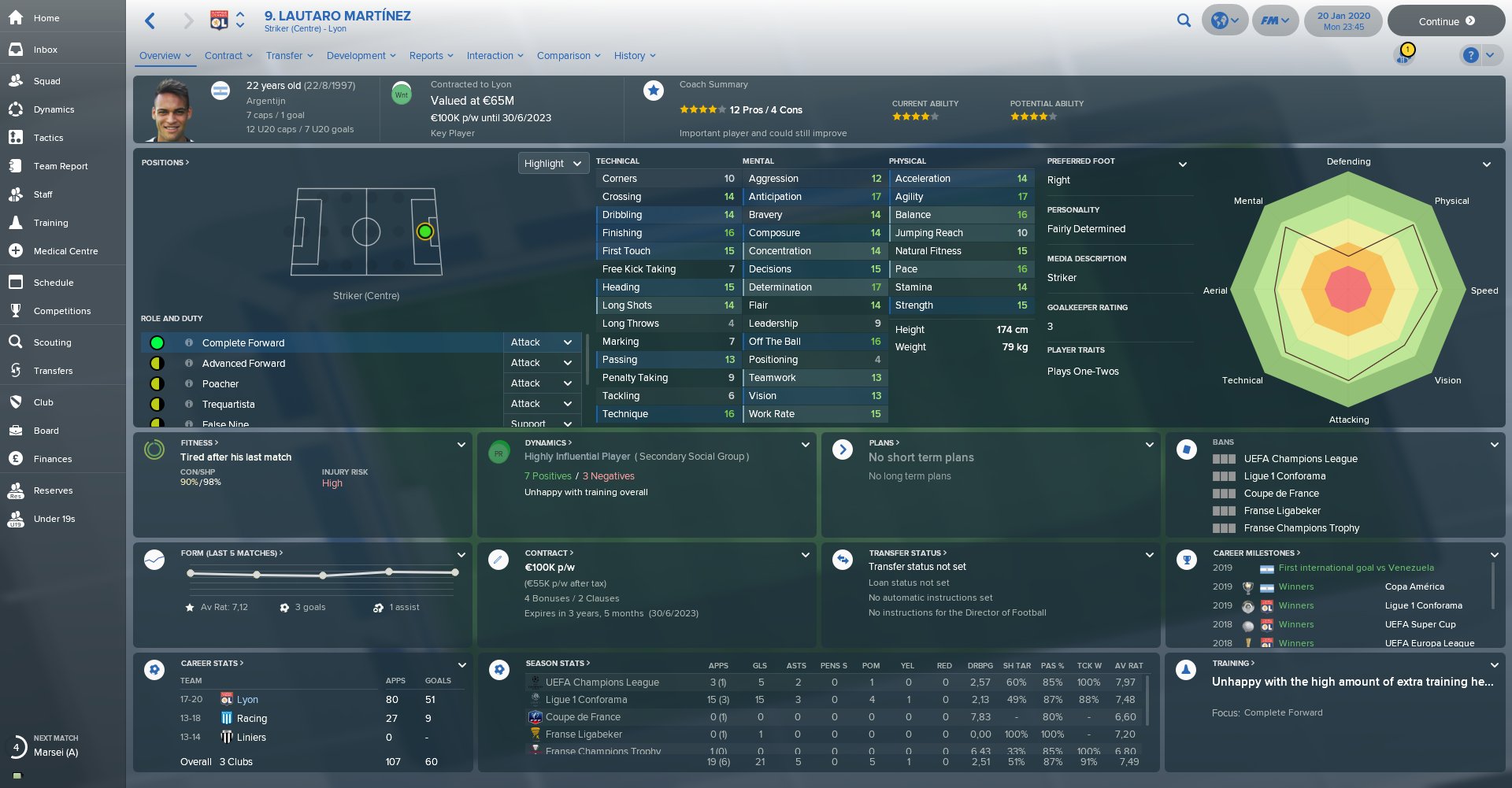Click the help question mark icon
Image resolution: width=1512 pixels, height=788 pixels.
pos(1469,55)
